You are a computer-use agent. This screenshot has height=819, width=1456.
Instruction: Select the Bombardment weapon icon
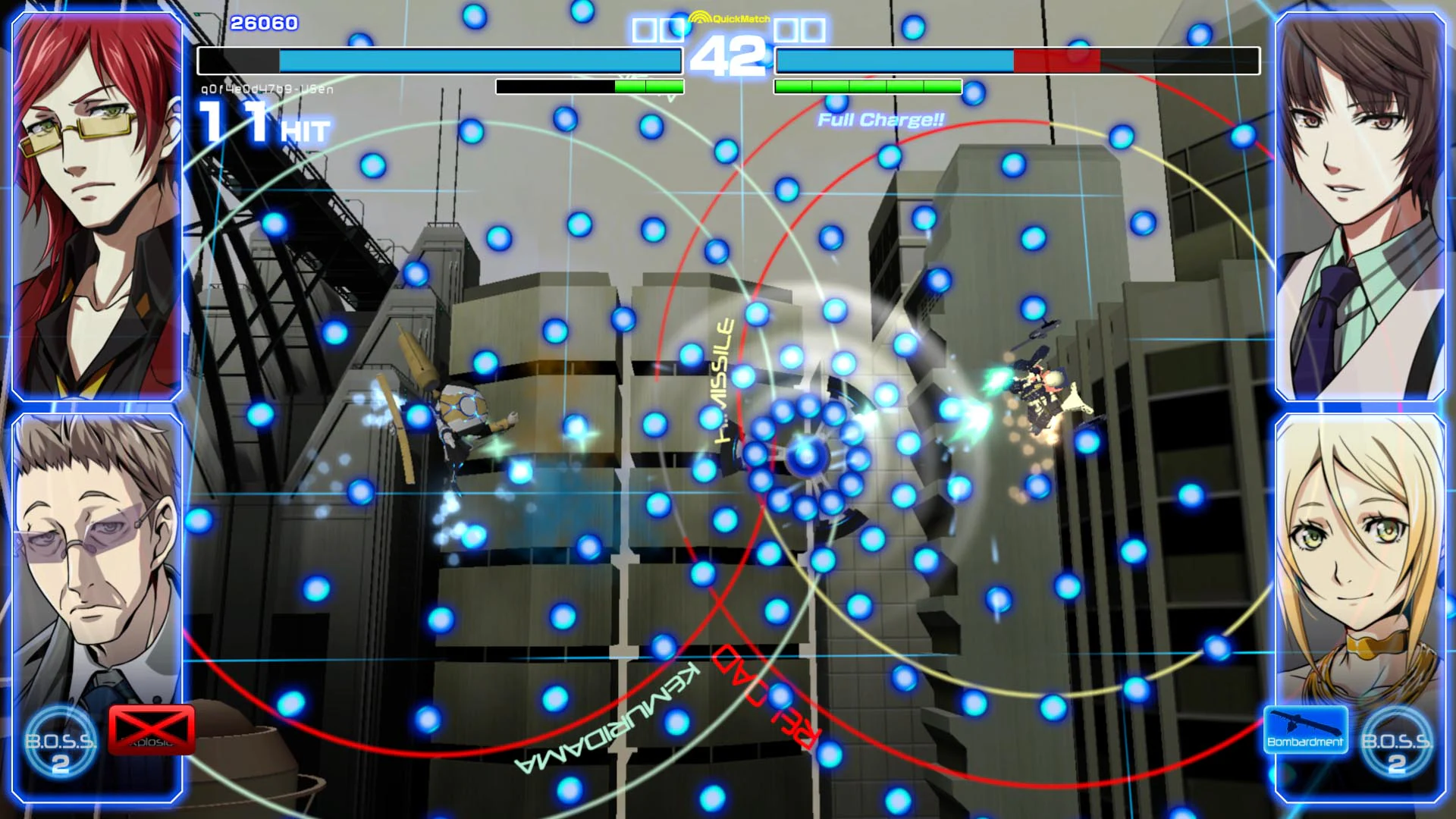[x=1307, y=731]
